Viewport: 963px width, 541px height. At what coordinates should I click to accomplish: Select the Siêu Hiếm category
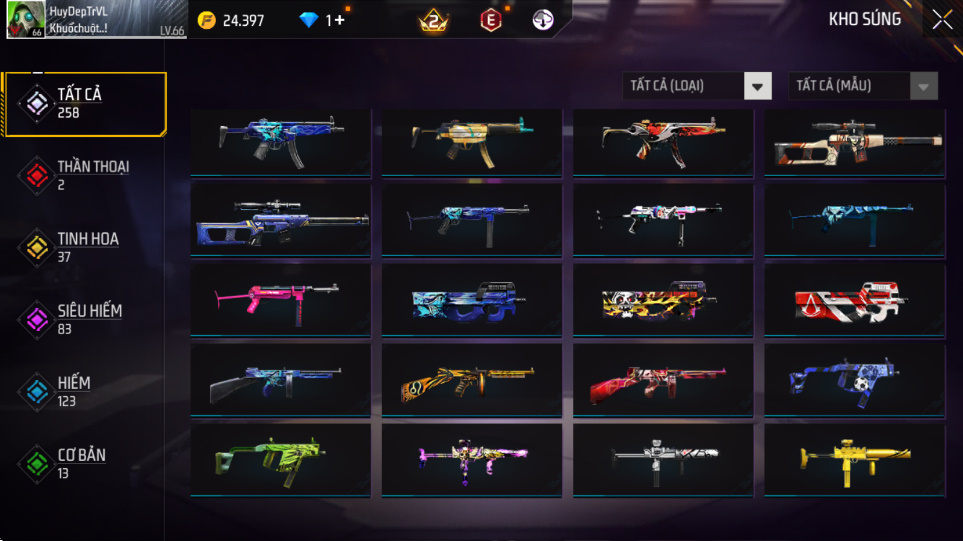click(84, 319)
